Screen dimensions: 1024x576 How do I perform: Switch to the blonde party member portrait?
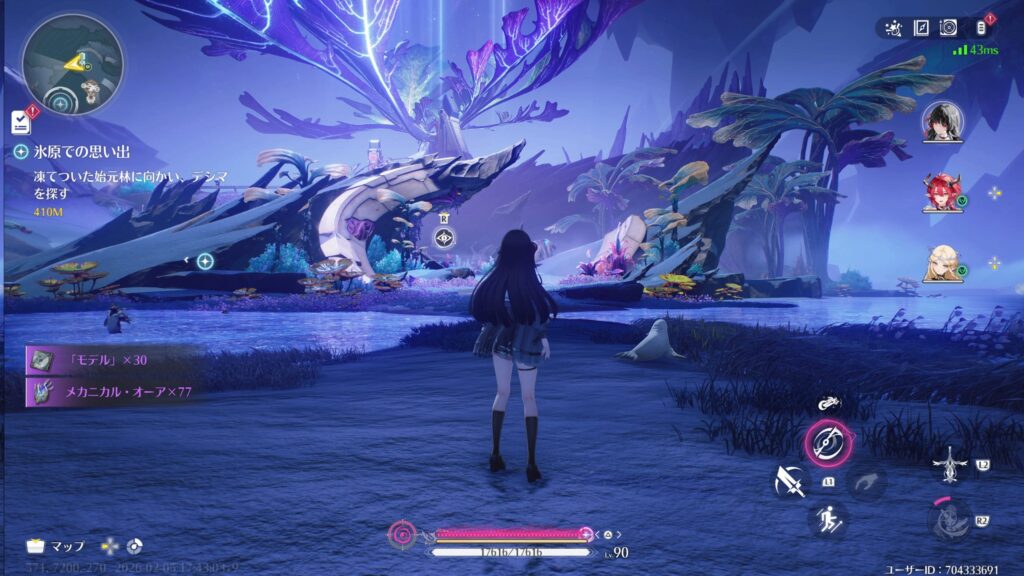coord(942,263)
